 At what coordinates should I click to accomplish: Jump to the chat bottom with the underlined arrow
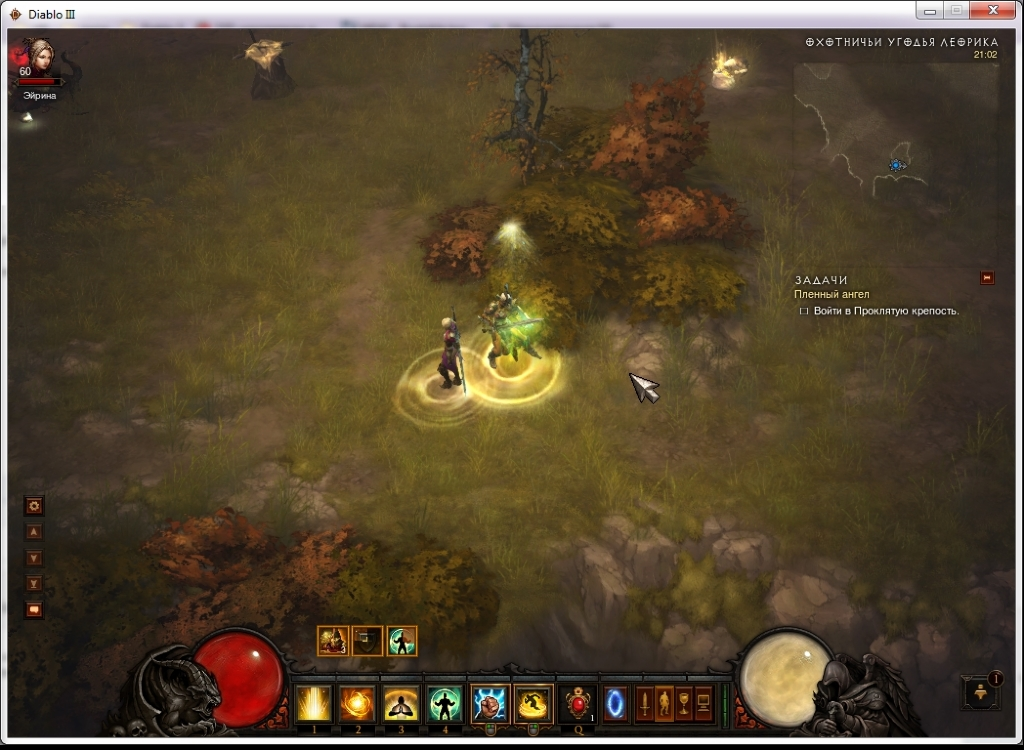pyautogui.click(x=34, y=583)
